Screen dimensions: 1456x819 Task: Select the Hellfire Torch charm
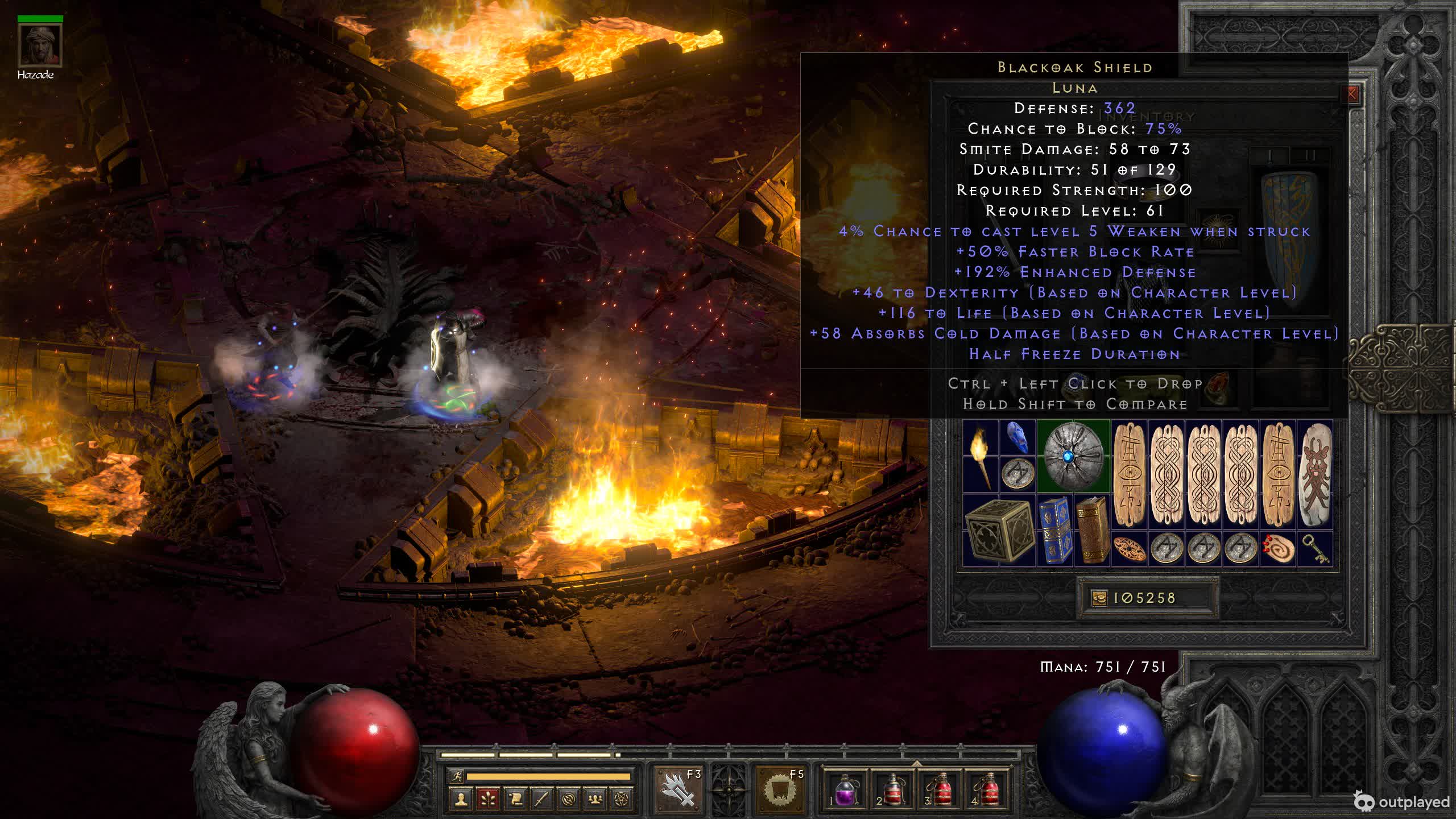[x=981, y=456]
